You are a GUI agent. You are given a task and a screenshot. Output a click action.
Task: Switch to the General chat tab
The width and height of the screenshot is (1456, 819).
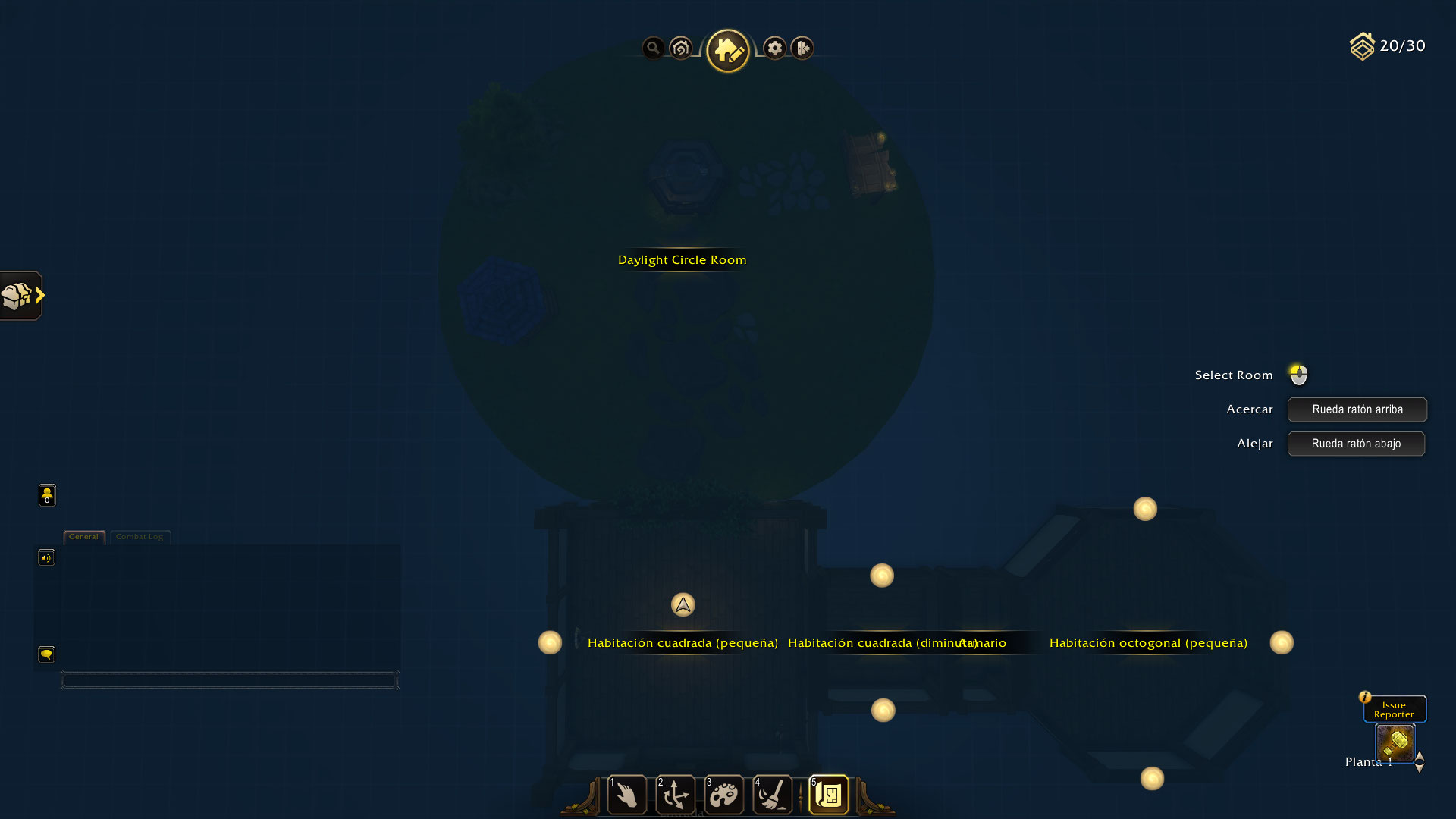[83, 537]
